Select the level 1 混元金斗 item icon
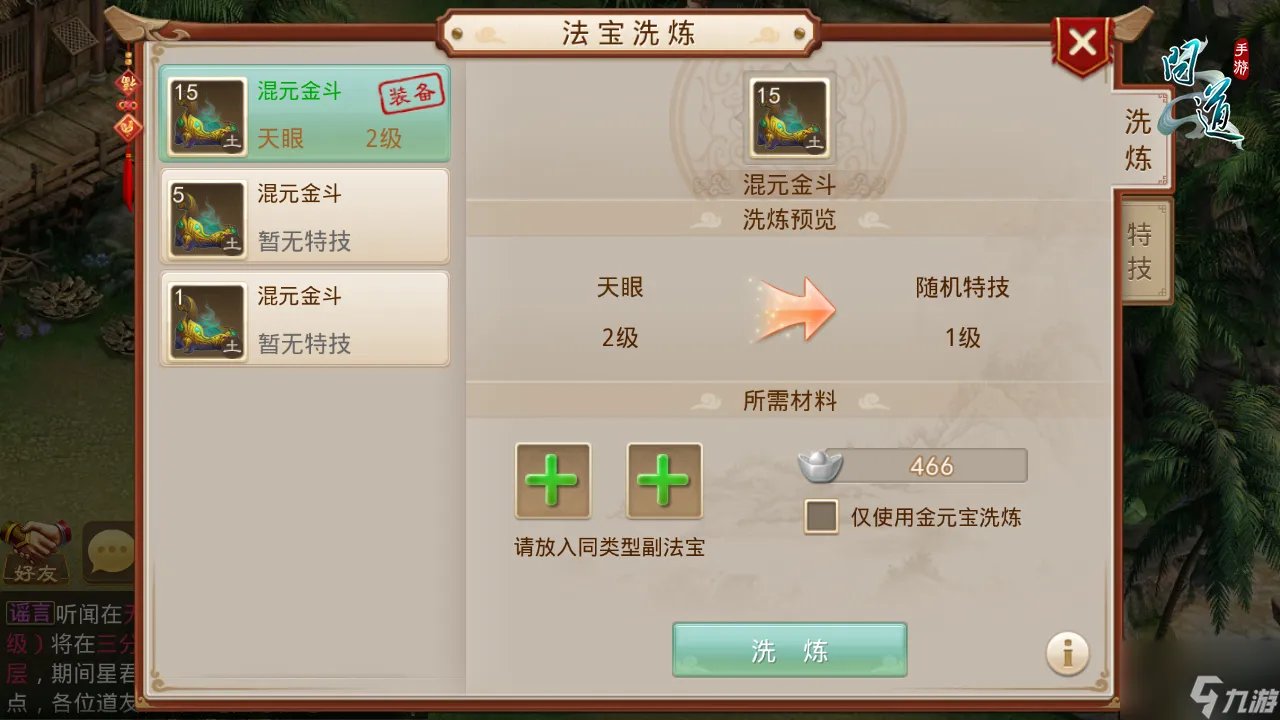The width and height of the screenshot is (1280, 720). click(205, 319)
